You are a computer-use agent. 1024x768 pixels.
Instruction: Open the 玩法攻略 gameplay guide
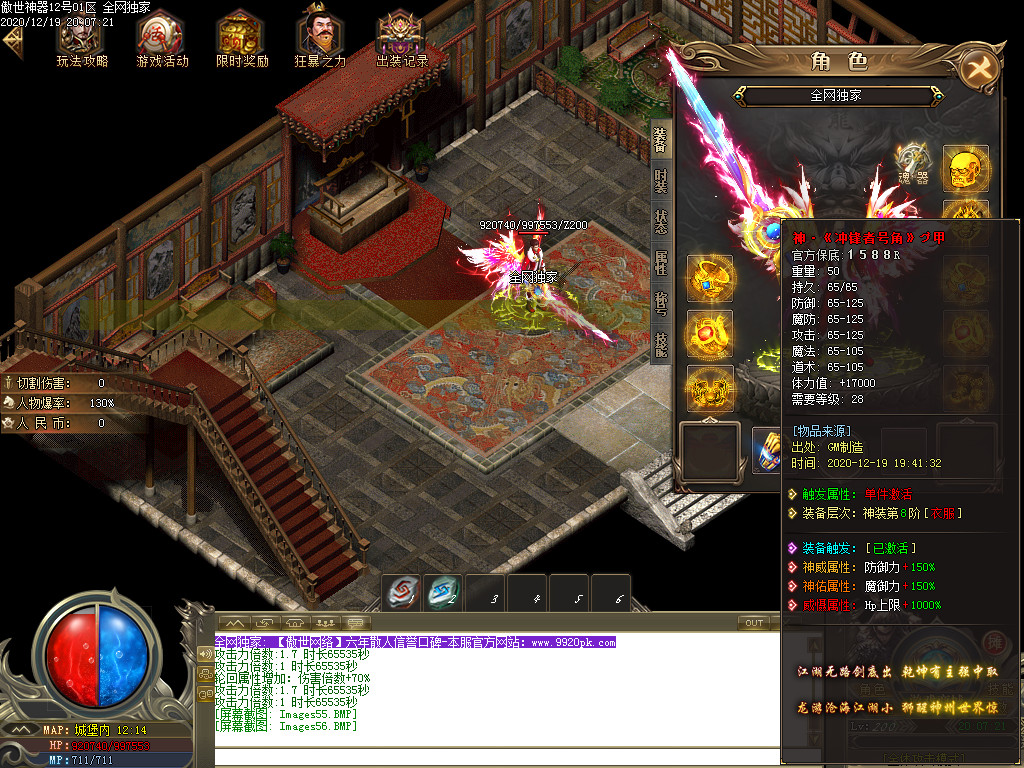click(81, 38)
